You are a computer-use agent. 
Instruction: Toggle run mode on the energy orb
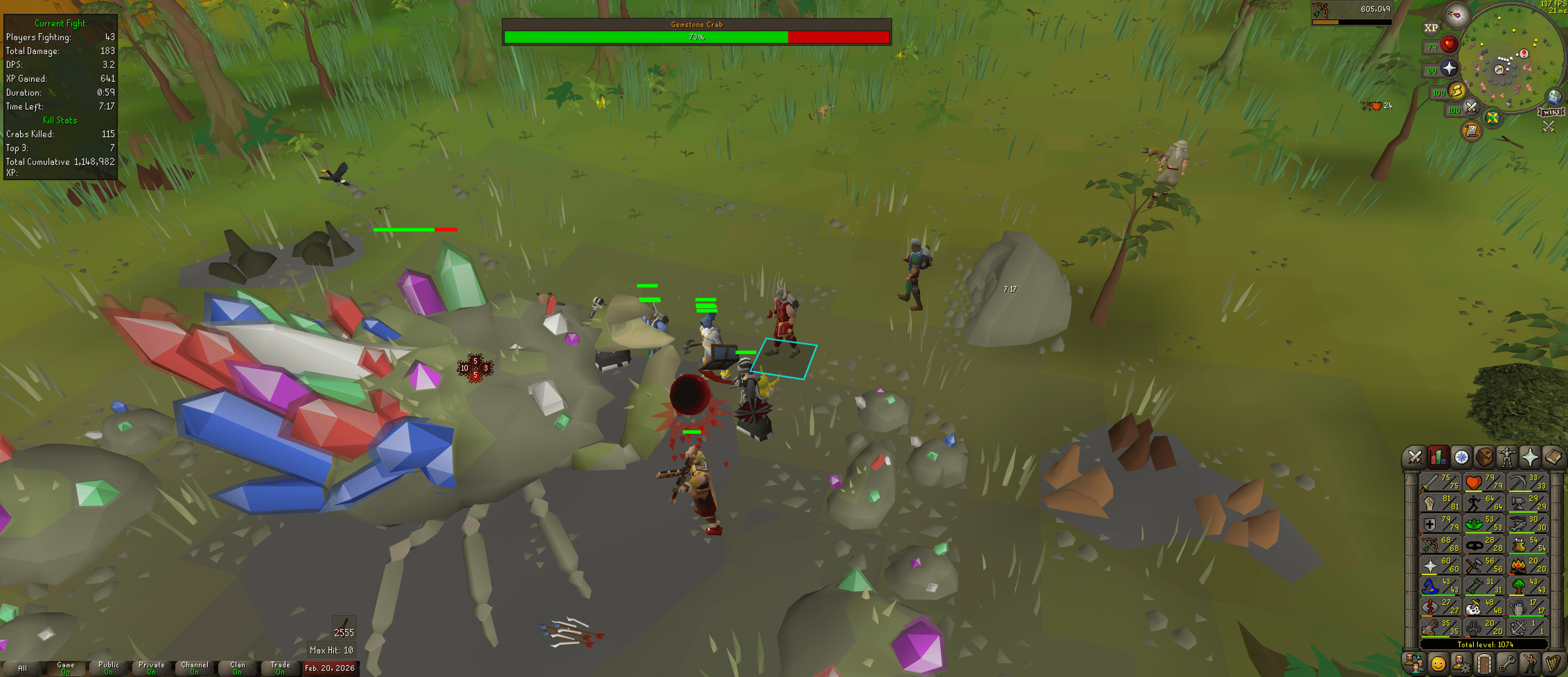coord(1457,91)
